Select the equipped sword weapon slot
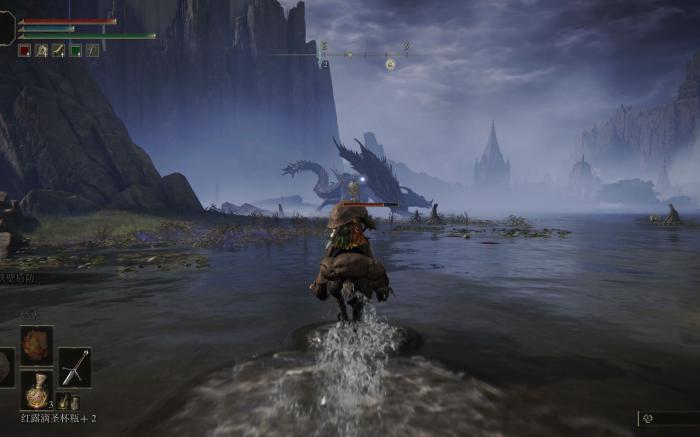Viewport: 700px width, 437px height. pyautogui.click(x=75, y=367)
